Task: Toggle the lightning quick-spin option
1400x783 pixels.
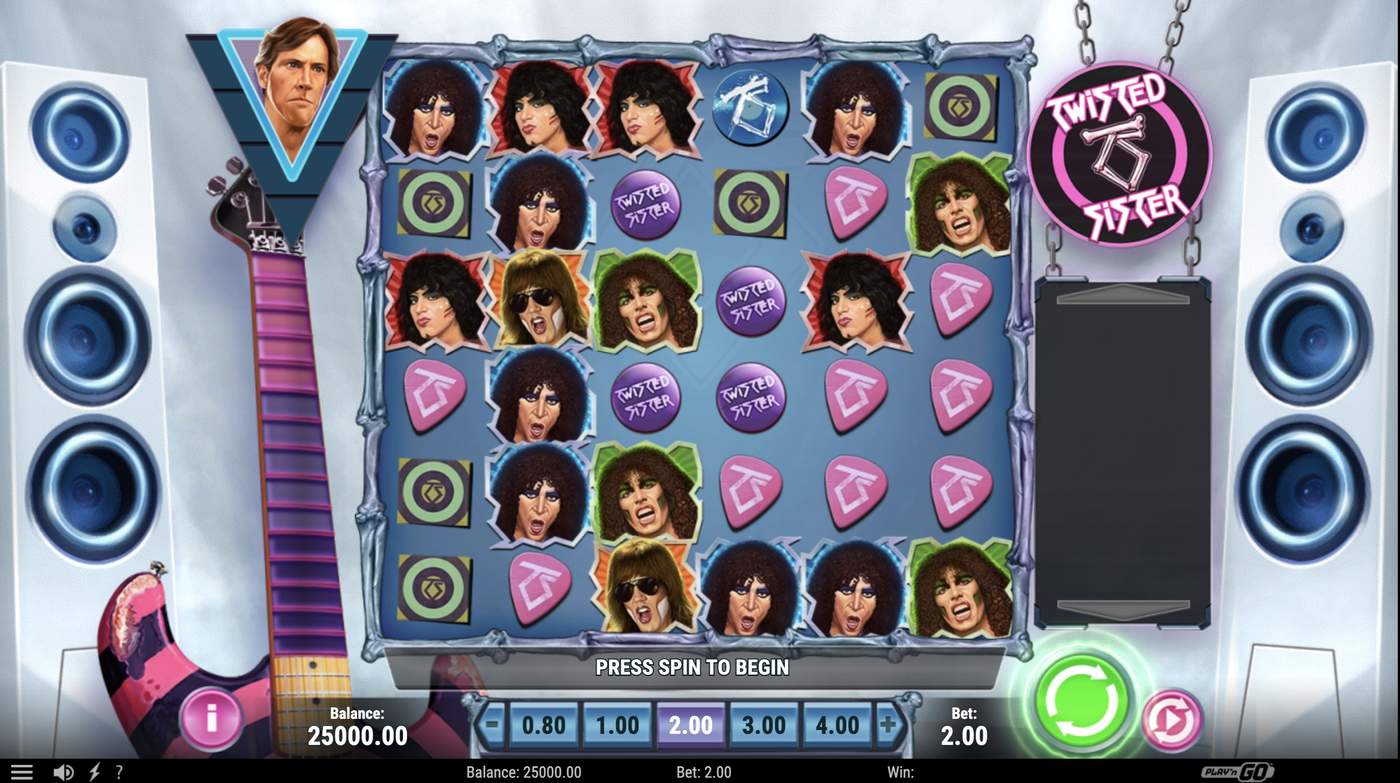Action: pos(96,771)
